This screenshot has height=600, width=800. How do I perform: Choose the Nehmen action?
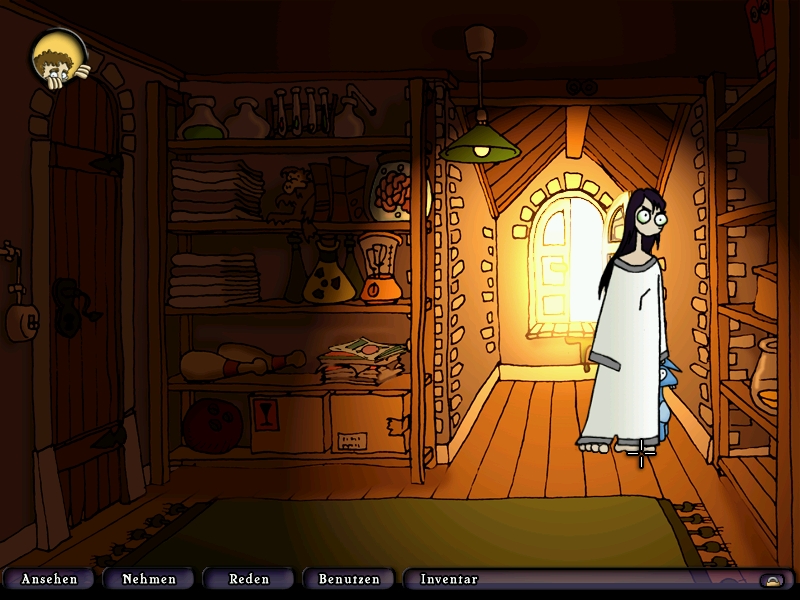coord(149,579)
